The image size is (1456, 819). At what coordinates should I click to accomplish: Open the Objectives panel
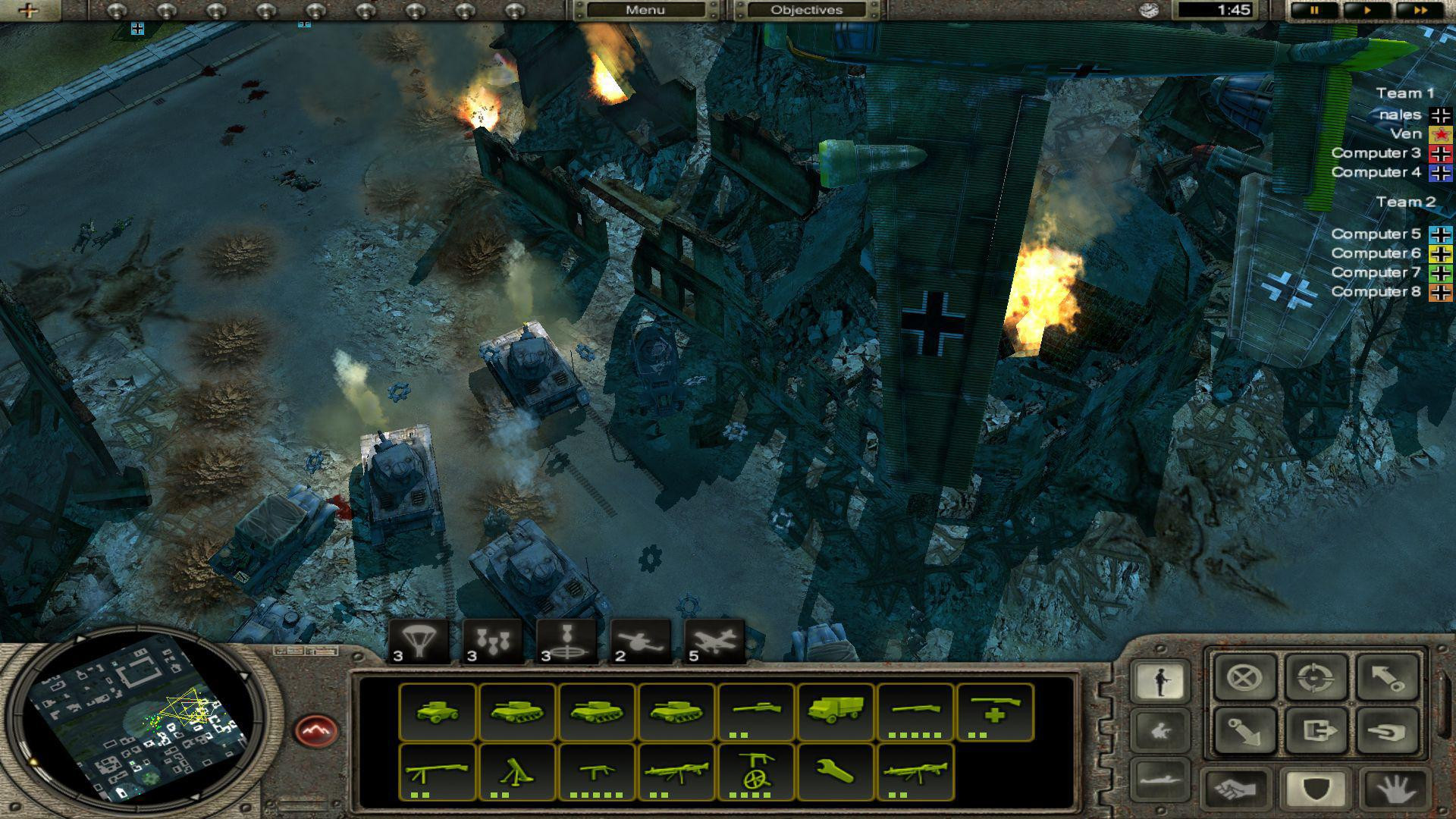(808, 10)
